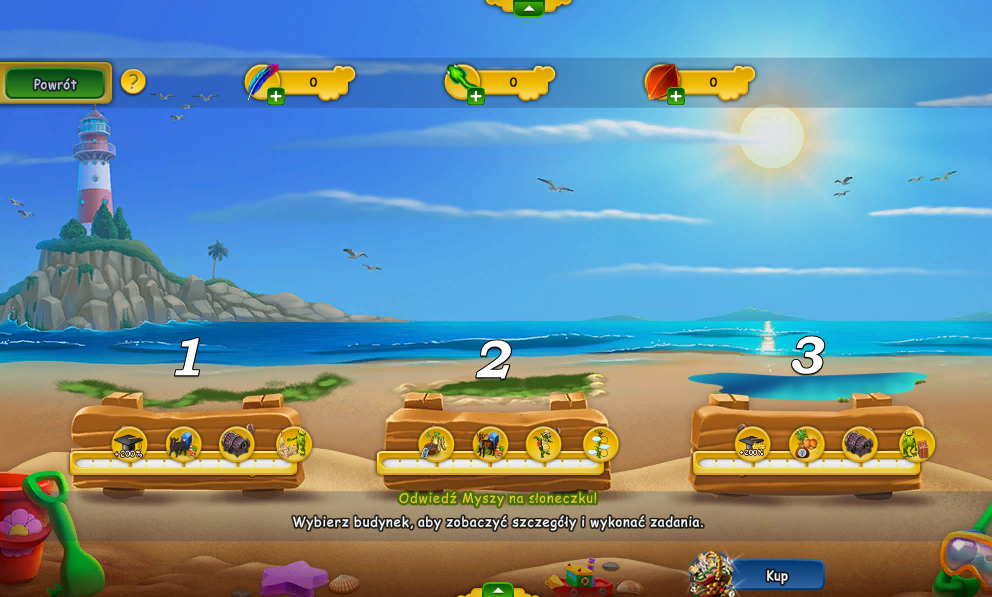Buy the treasure chest via Kup button
This screenshot has height=597, width=992.
click(x=776, y=575)
